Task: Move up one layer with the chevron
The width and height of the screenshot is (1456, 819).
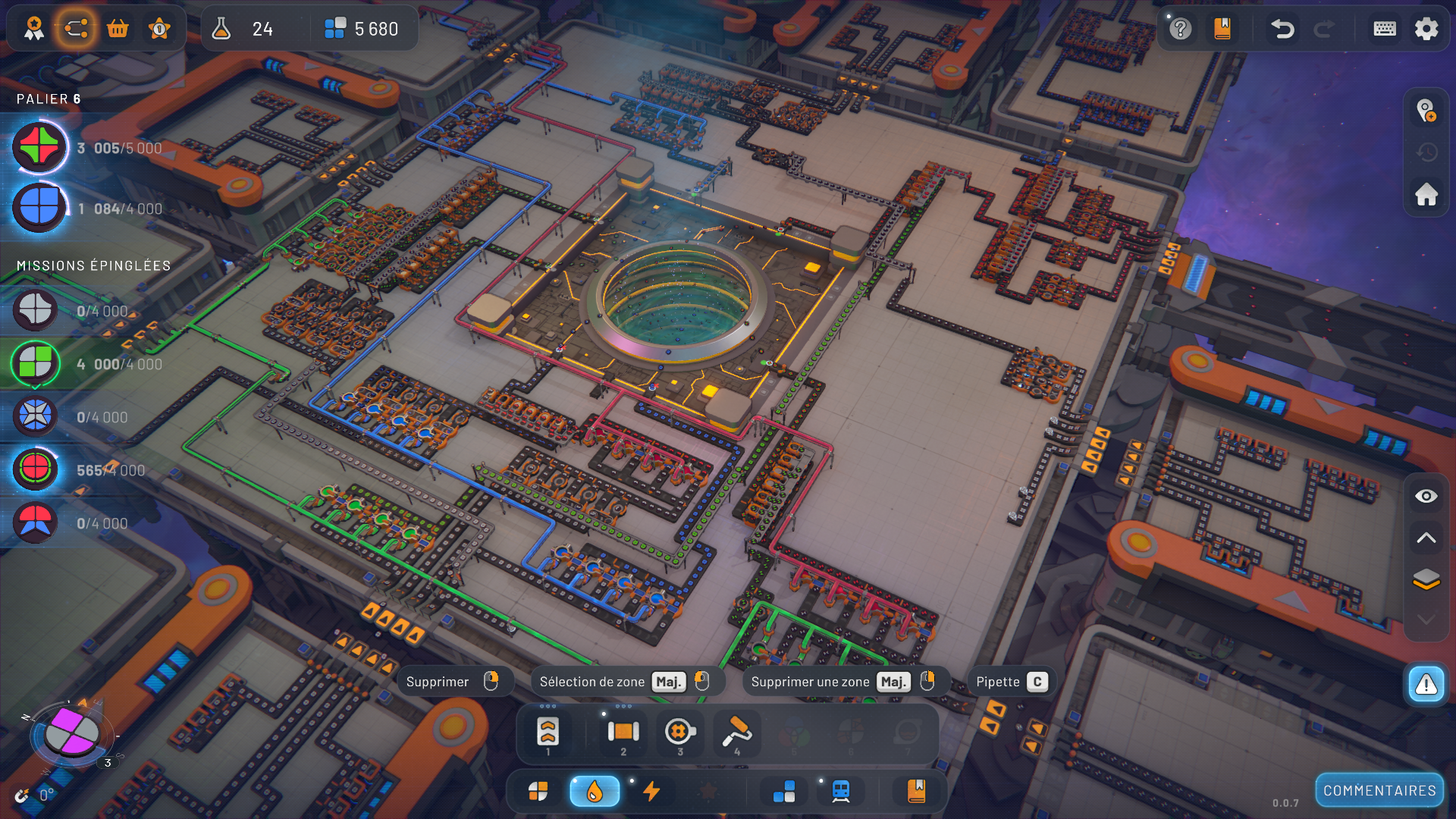Action: point(1426,538)
